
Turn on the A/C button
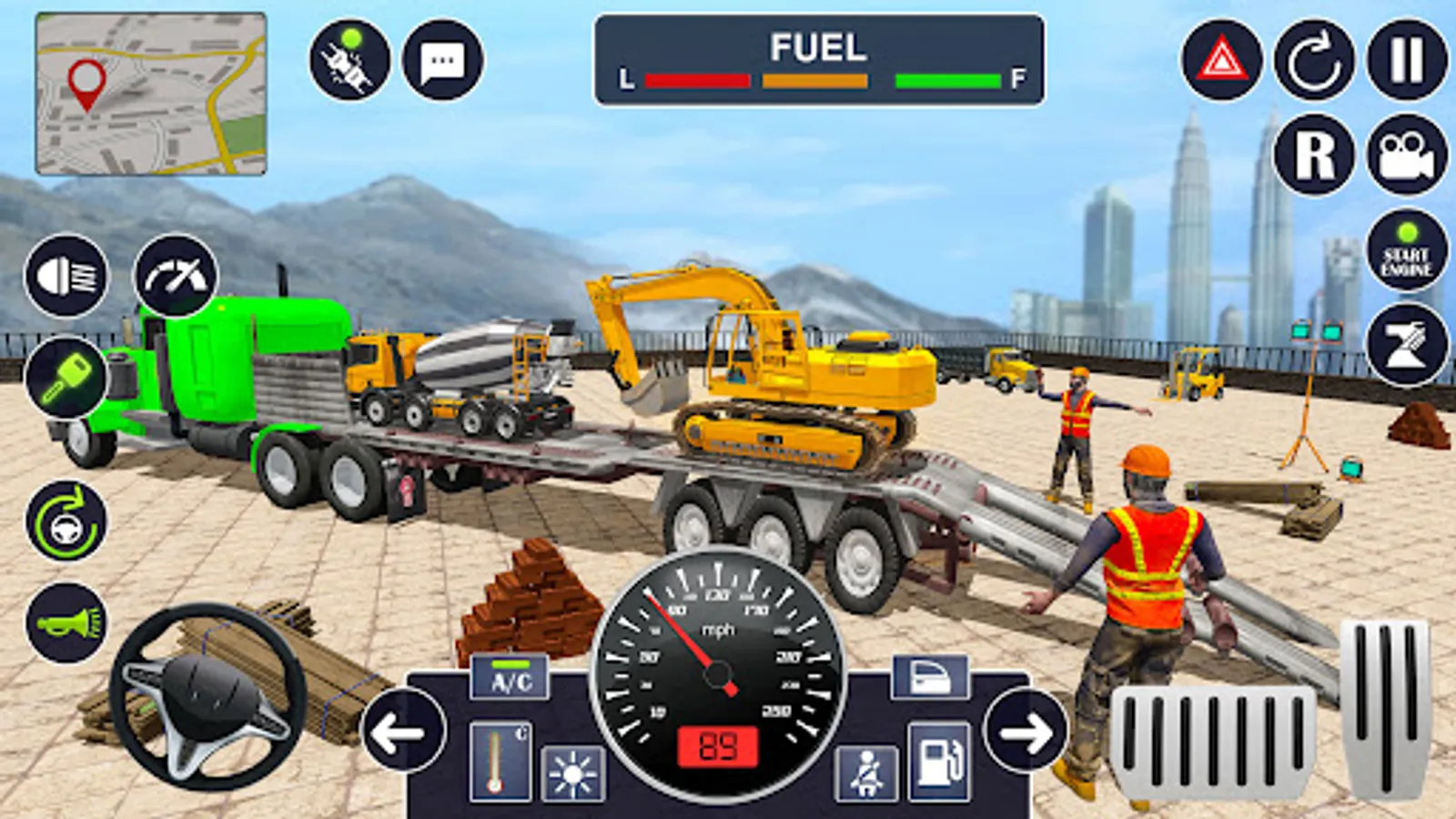pos(511,680)
